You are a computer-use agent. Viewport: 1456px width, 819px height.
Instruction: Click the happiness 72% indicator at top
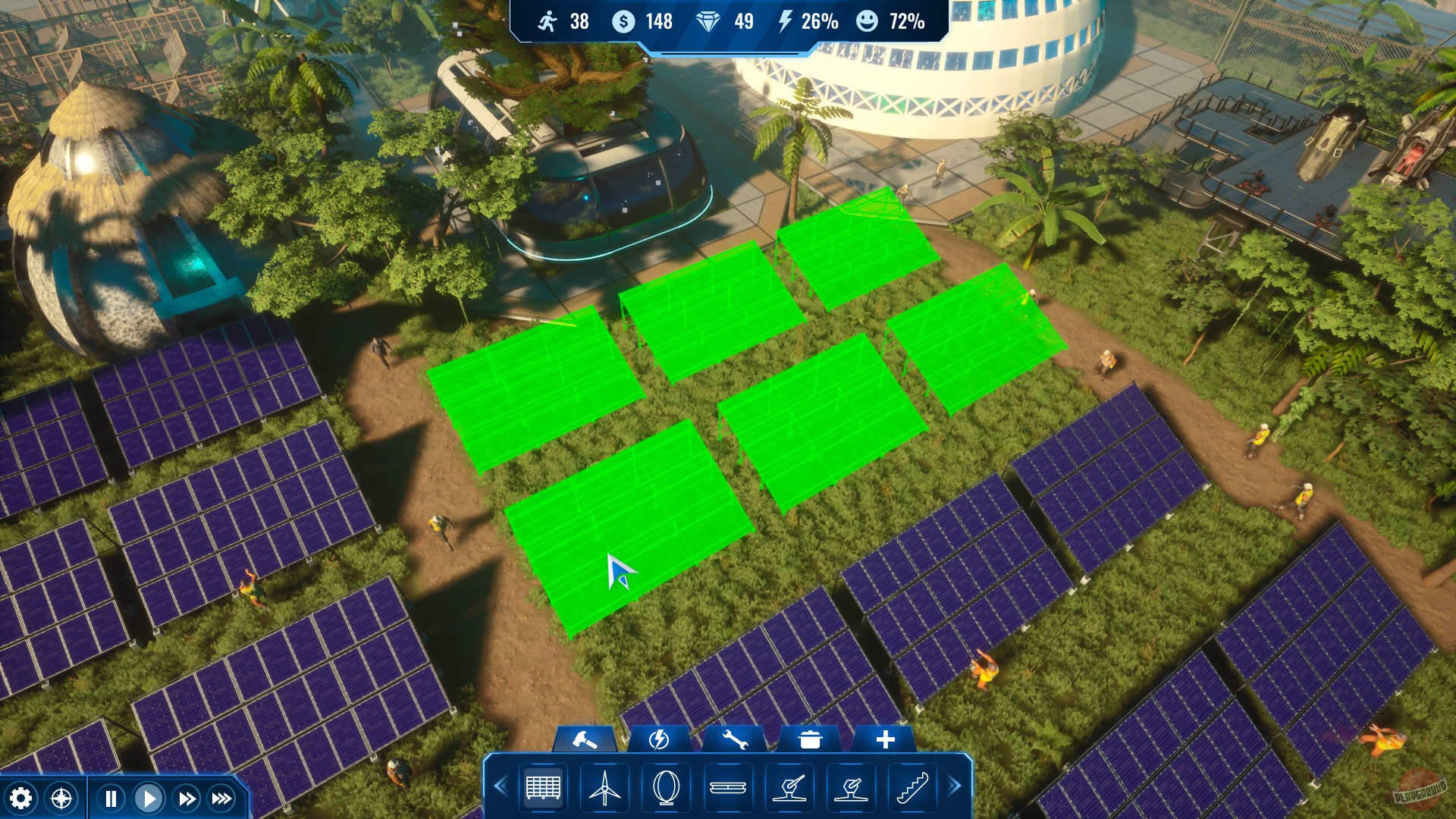coord(891,22)
